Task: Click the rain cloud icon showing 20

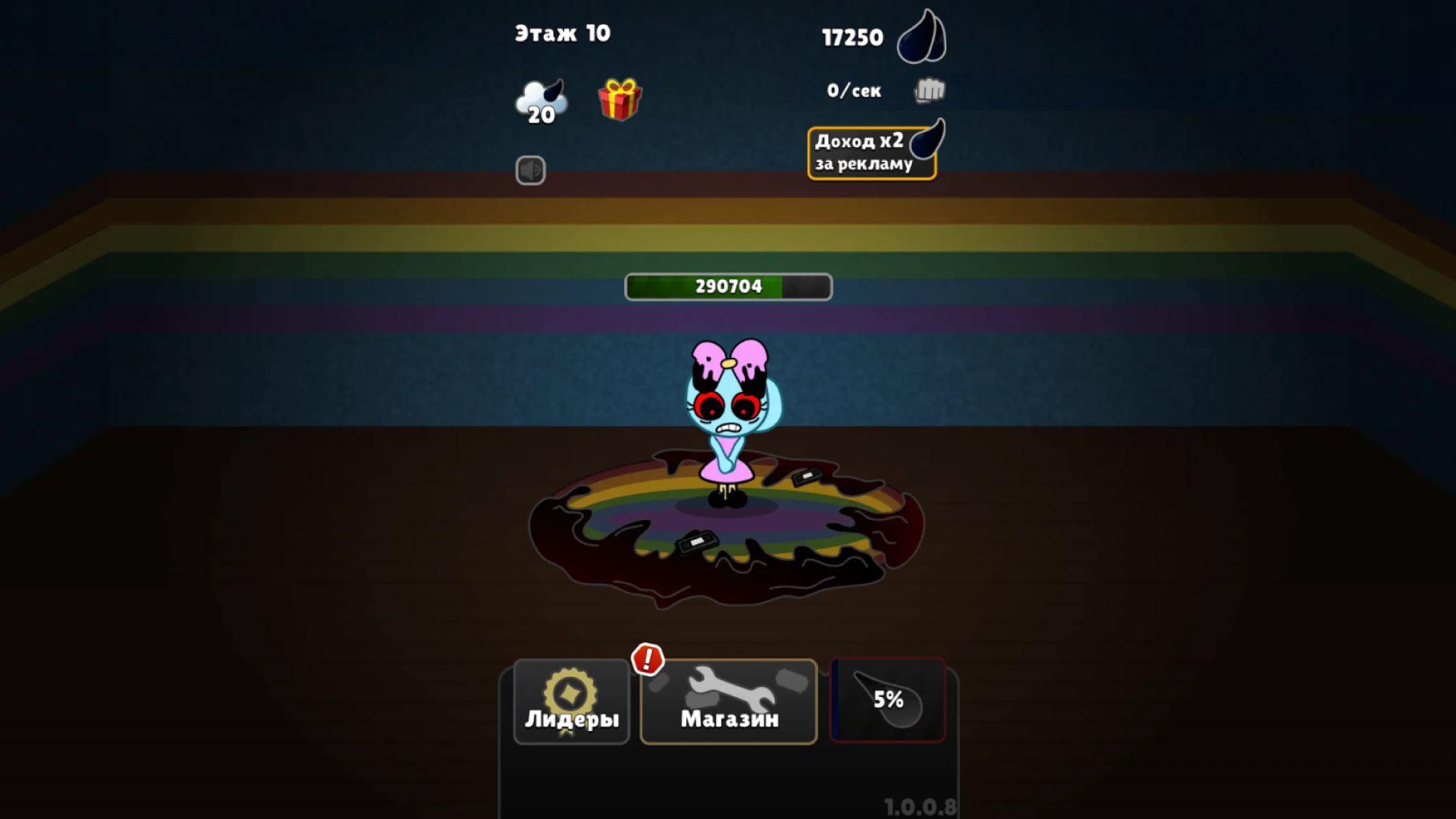Action: (x=541, y=97)
